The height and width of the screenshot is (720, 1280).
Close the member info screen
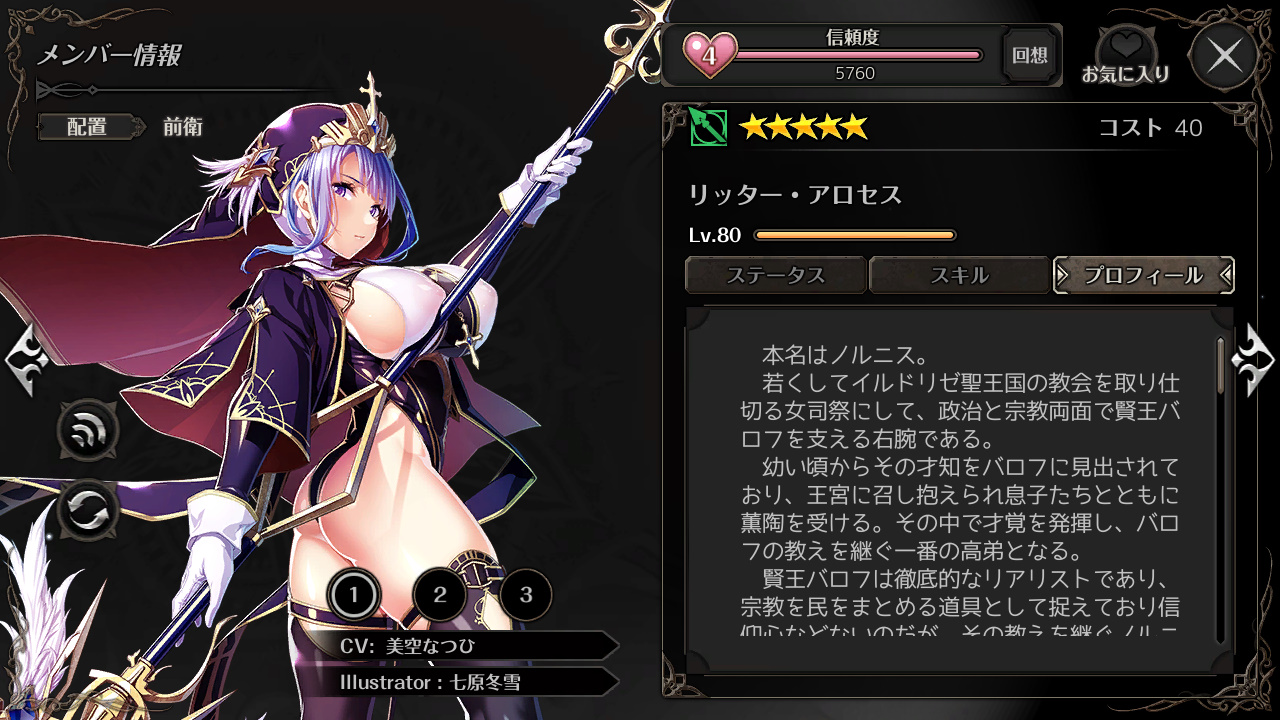(x=1225, y=55)
